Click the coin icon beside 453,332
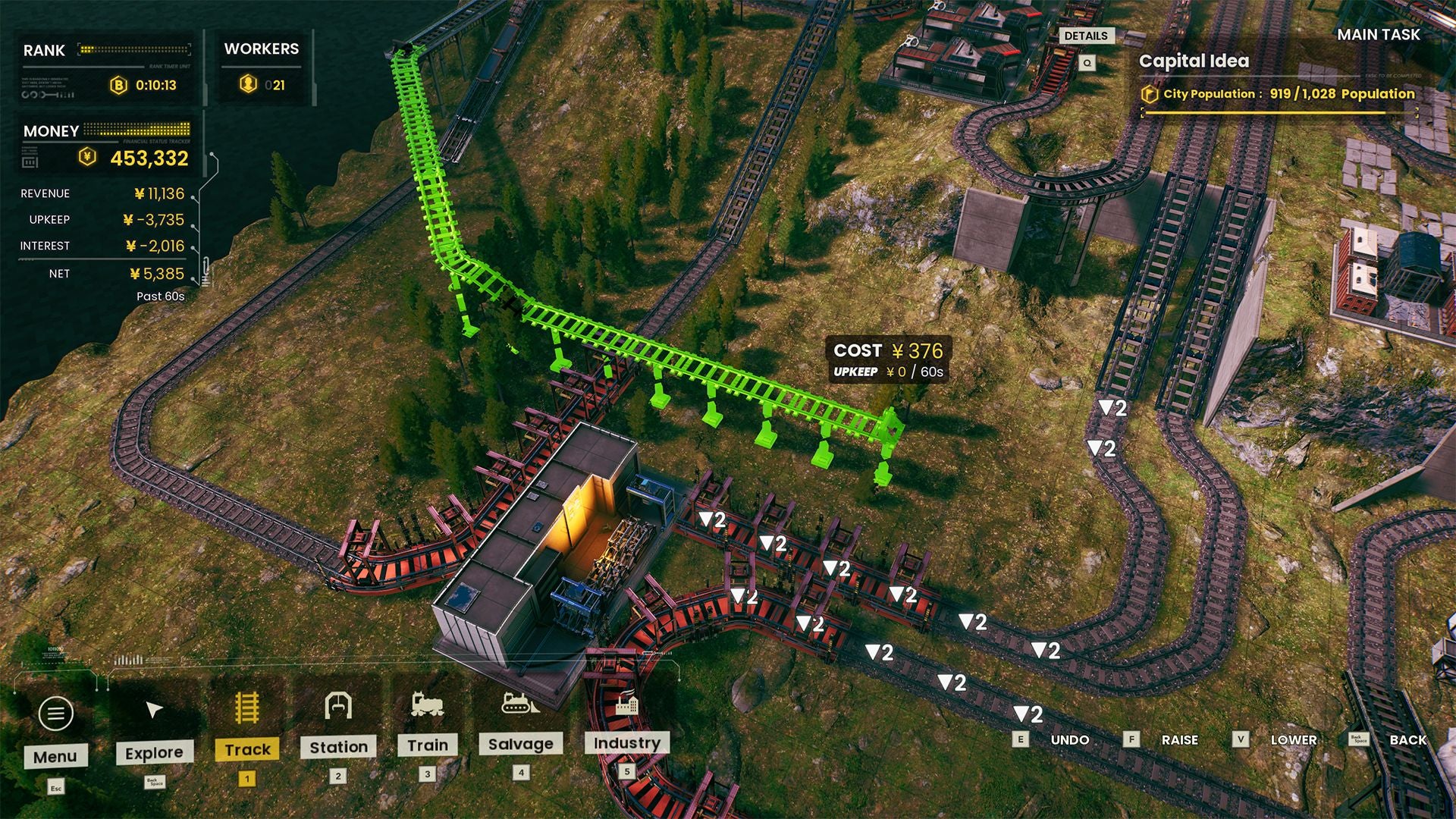This screenshot has height=819, width=1456. (x=89, y=155)
